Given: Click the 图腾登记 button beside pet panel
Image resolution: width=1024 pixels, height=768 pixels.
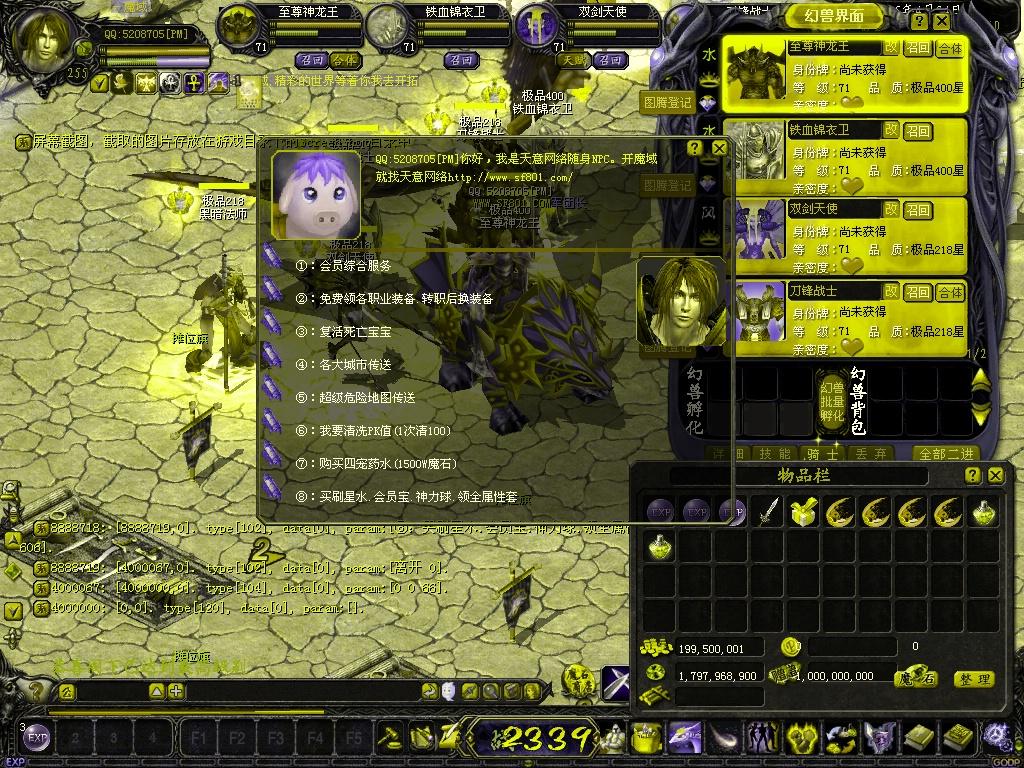Looking at the screenshot, I should pos(667,102).
